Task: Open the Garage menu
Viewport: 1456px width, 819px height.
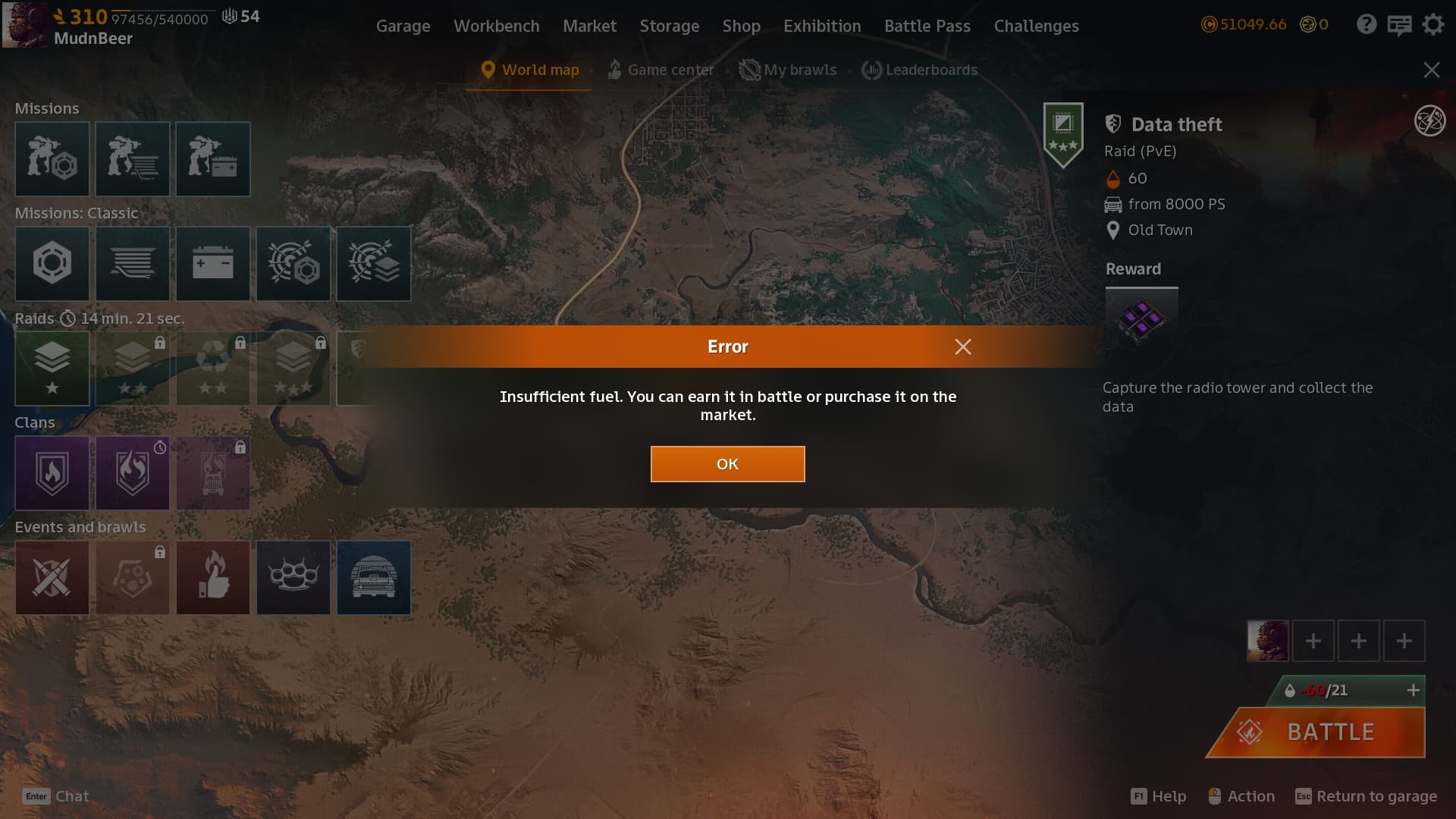Action: [403, 26]
